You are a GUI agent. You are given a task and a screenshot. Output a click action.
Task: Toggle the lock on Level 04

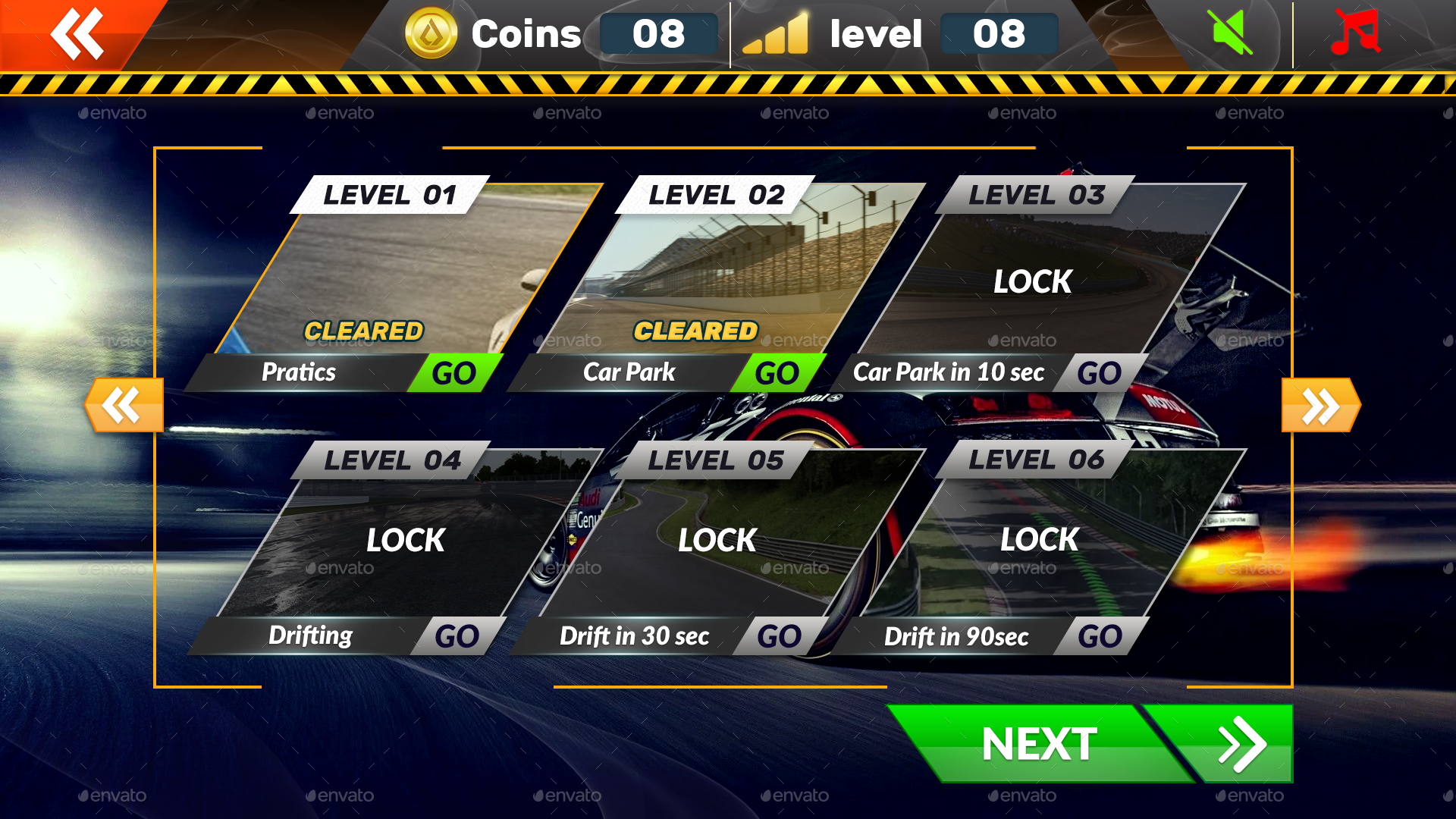pos(404,539)
